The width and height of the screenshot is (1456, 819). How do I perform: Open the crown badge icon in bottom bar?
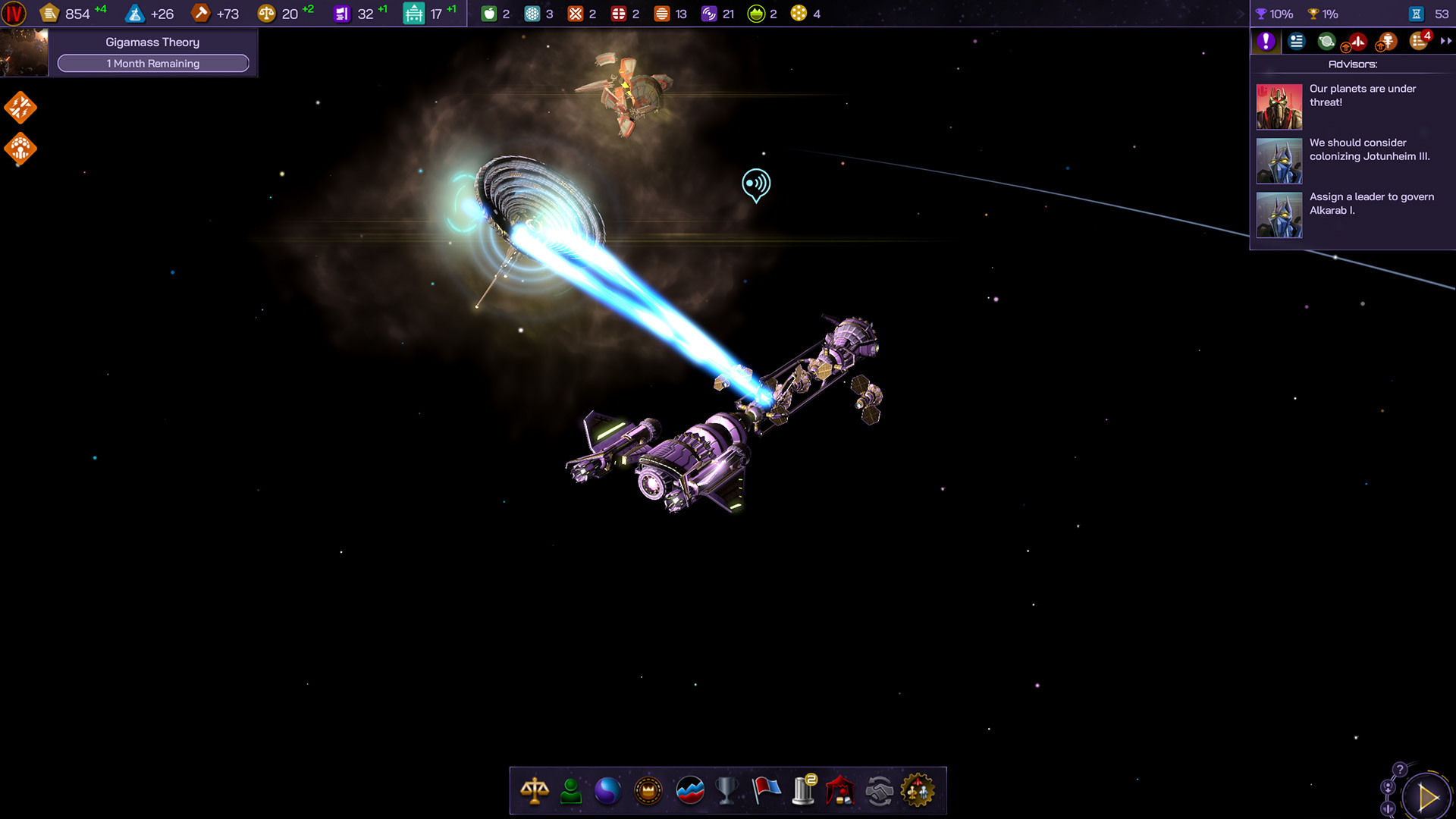click(648, 791)
